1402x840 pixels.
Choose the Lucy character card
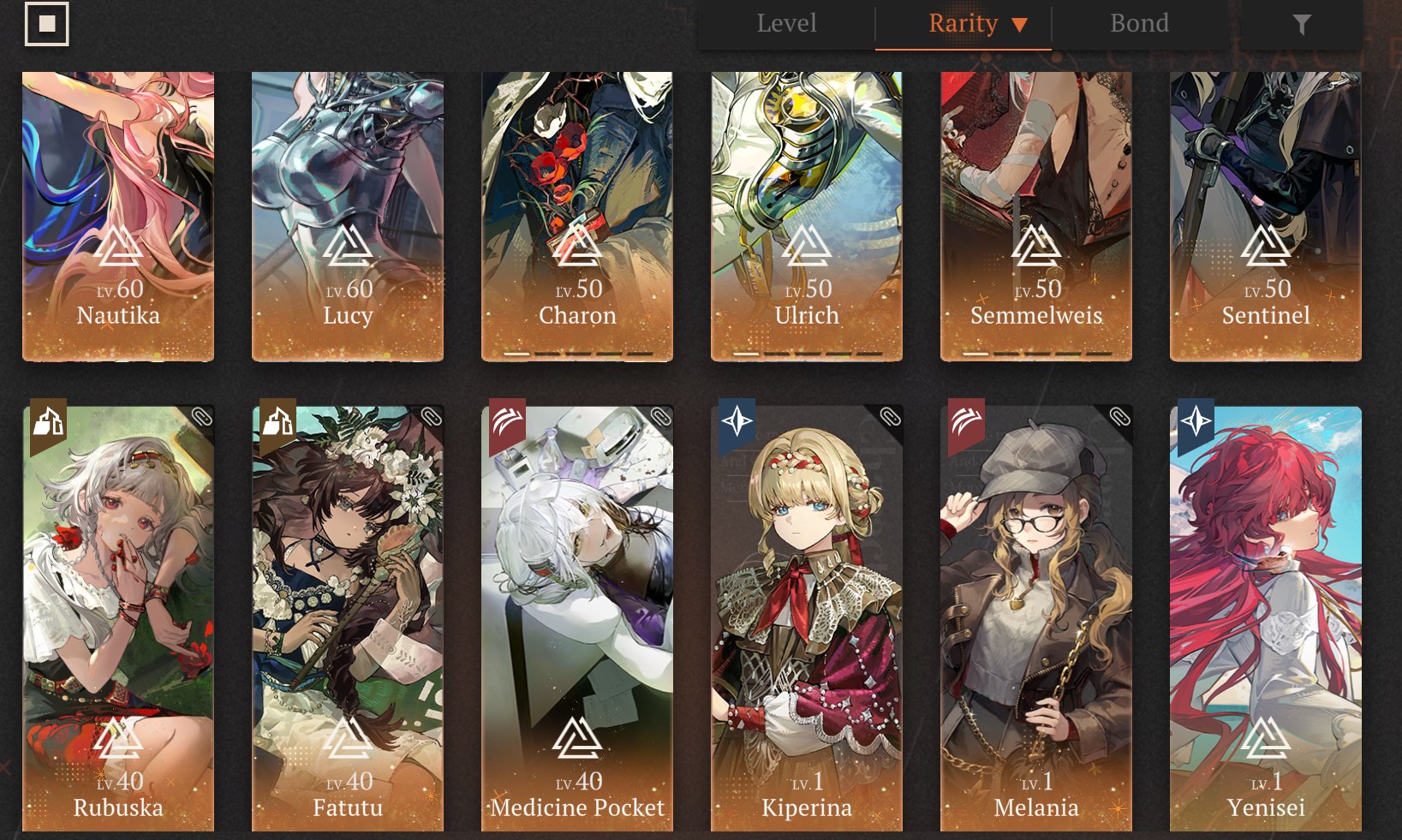pyautogui.click(x=348, y=216)
